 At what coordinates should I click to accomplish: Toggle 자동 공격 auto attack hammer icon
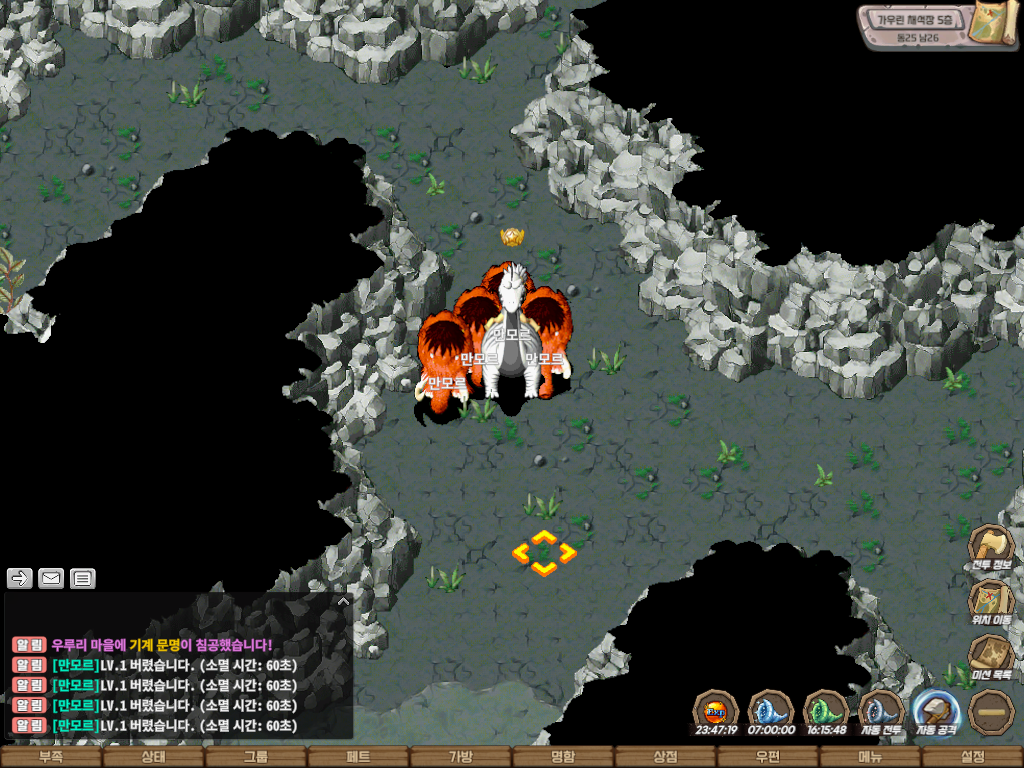(x=937, y=711)
